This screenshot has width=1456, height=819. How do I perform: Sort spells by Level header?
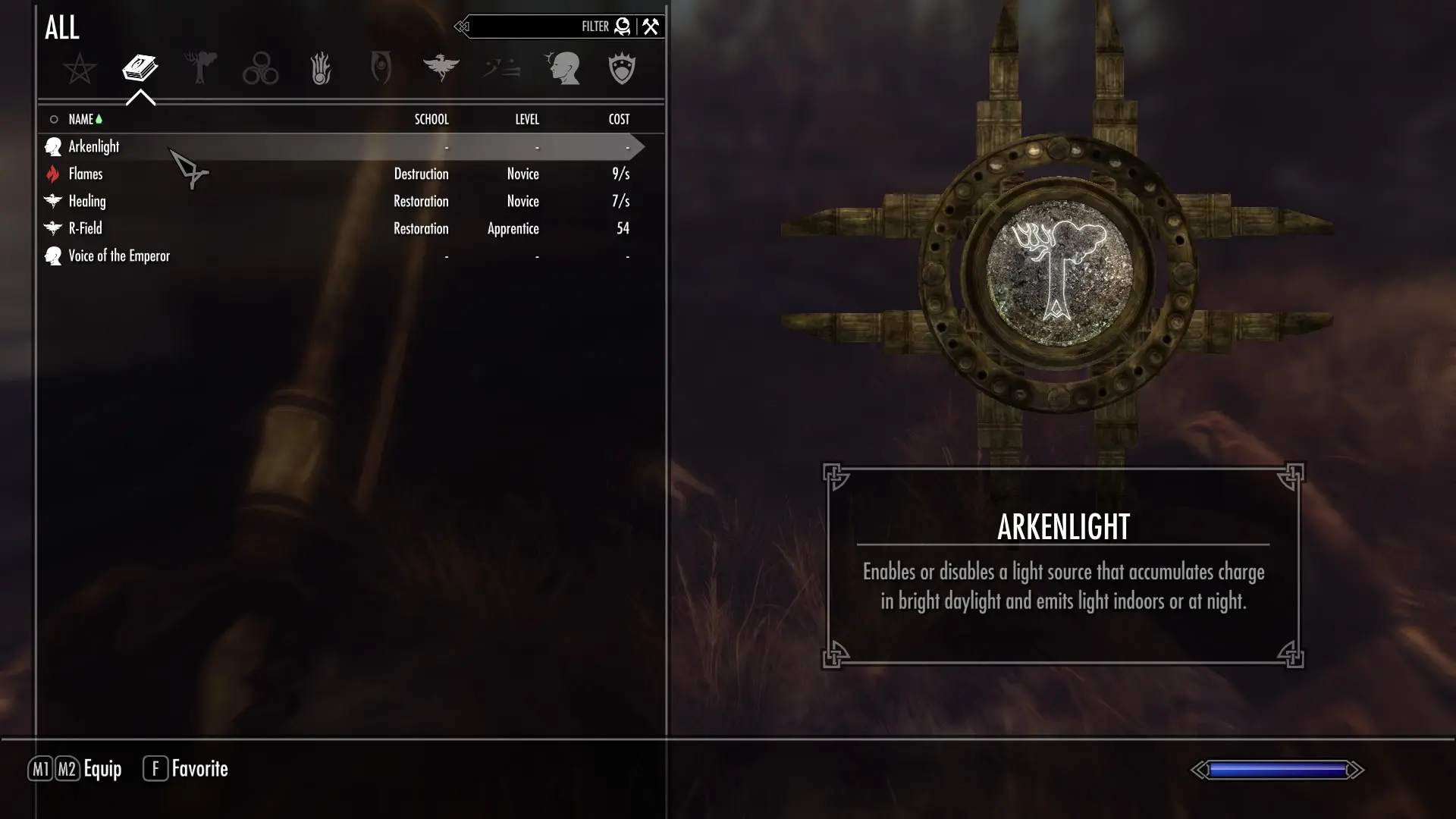[x=527, y=119]
